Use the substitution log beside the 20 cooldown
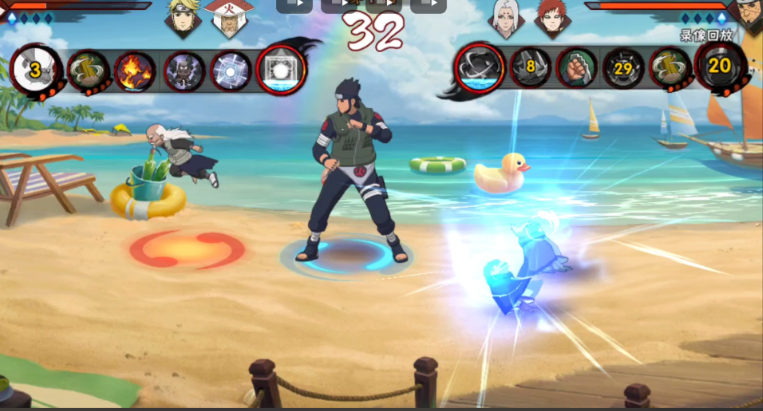The width and height of the screenshot is (763, 411). 670,68
